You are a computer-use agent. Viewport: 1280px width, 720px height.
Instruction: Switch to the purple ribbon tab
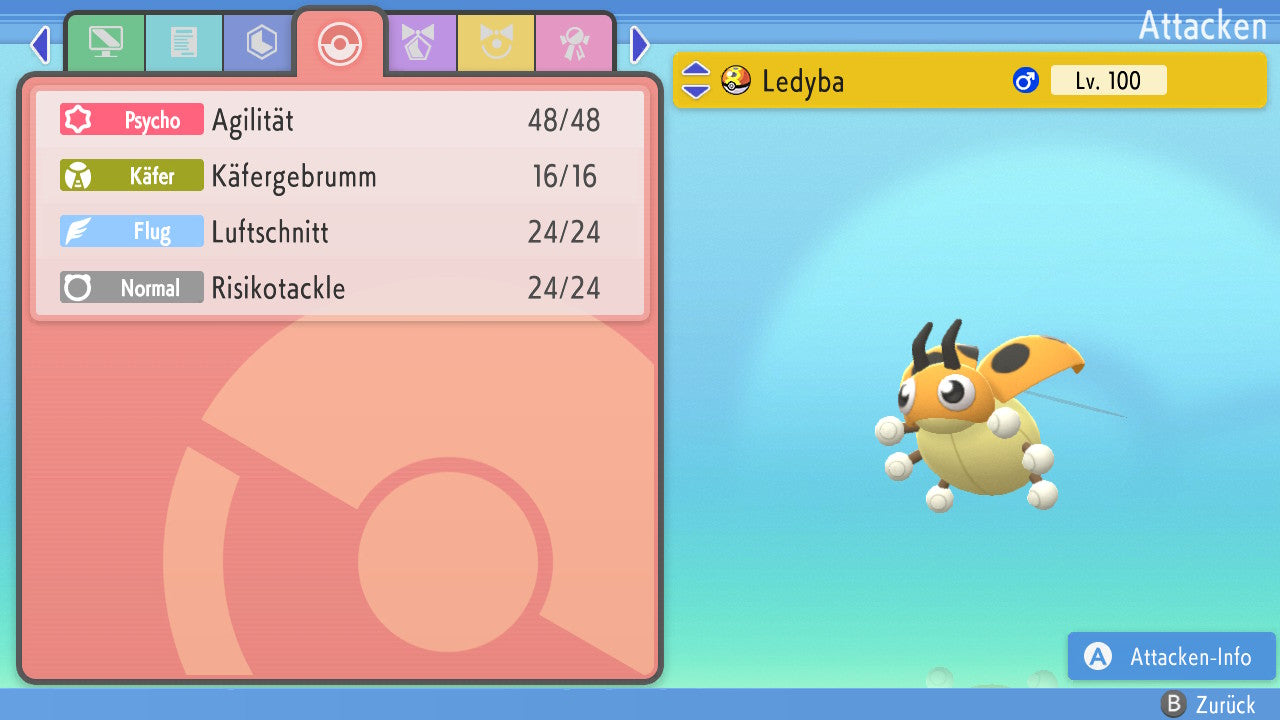coord(419,43)
